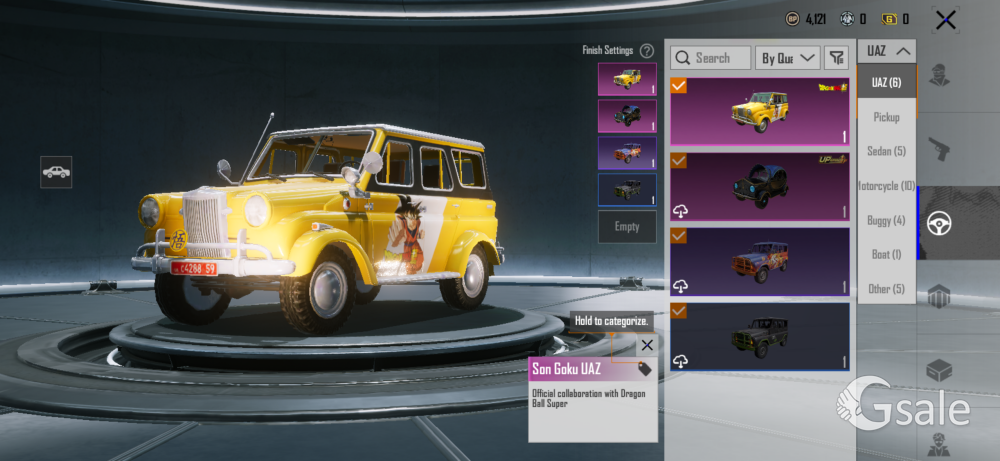
Task: Open the Finish Settings help icon
Action: 647,50
